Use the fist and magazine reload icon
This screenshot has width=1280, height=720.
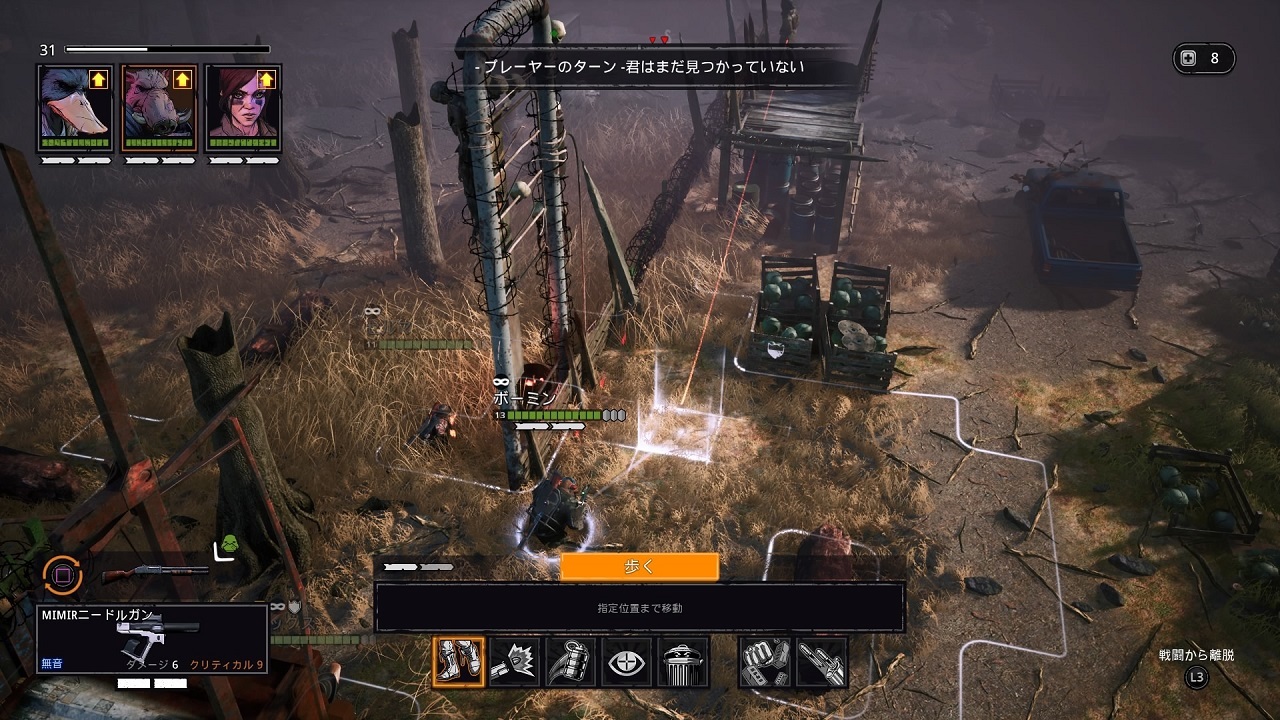765,662
